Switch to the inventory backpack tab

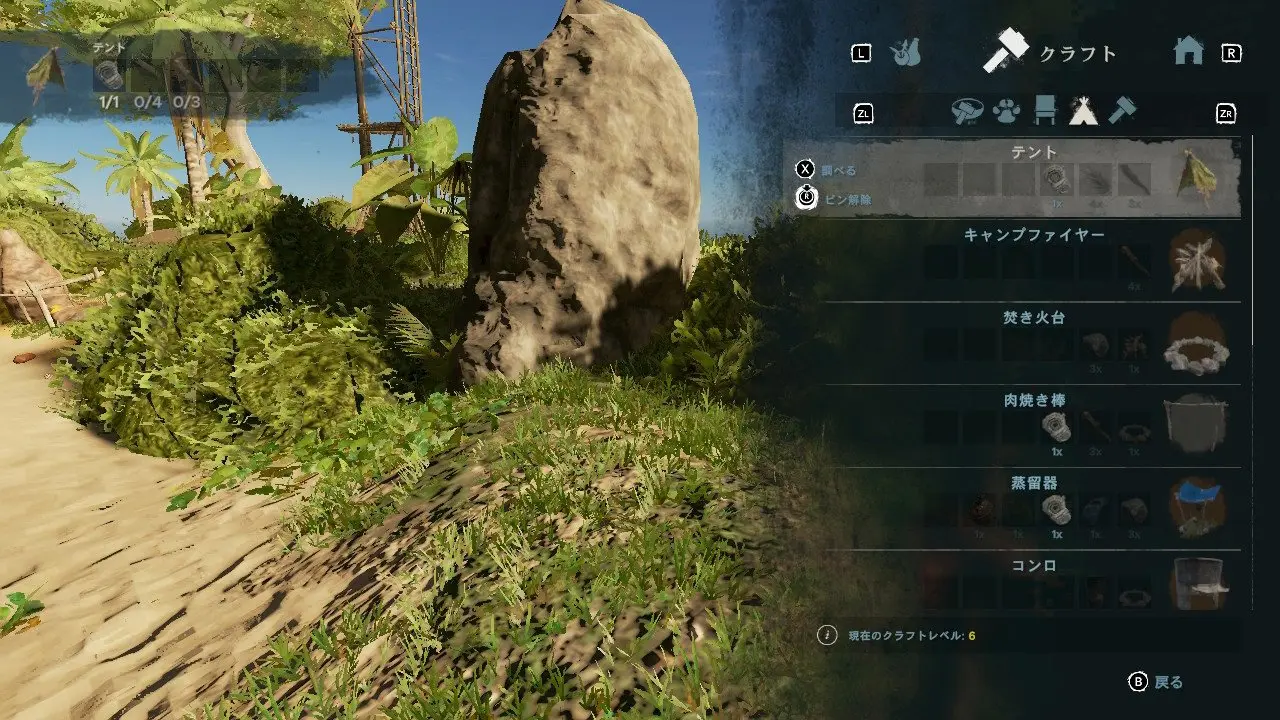906,53
